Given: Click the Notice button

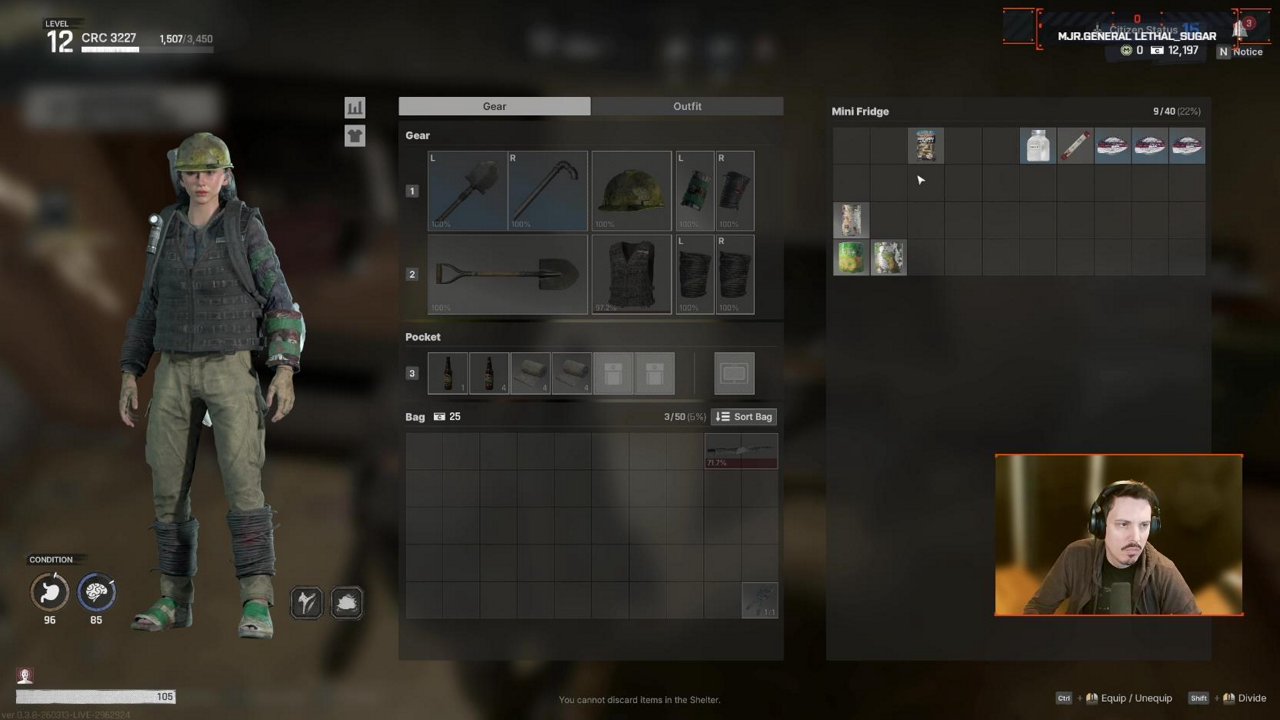Looking at the screenshot, I should coord(1240,51).
